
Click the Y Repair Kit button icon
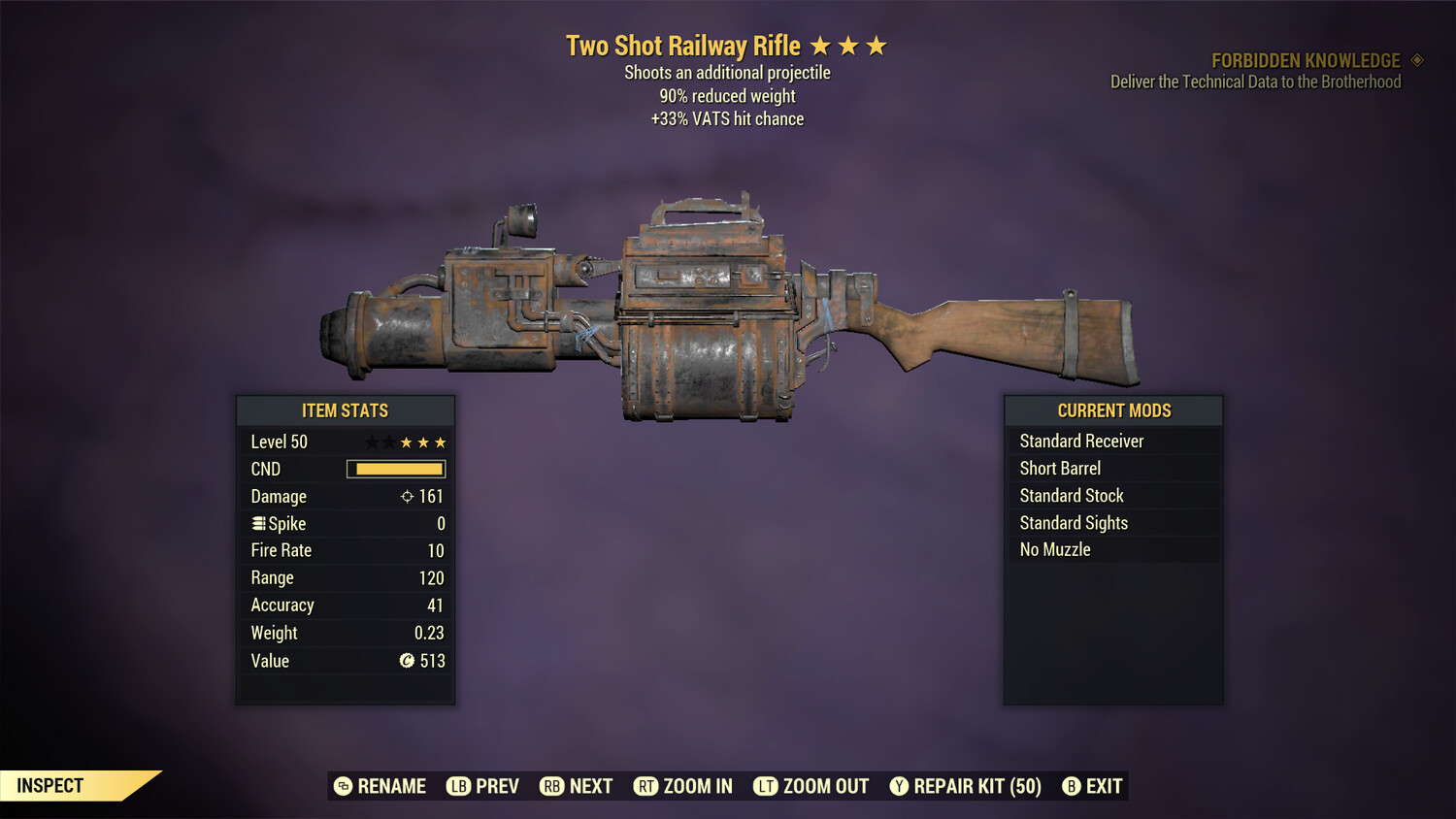899,786
